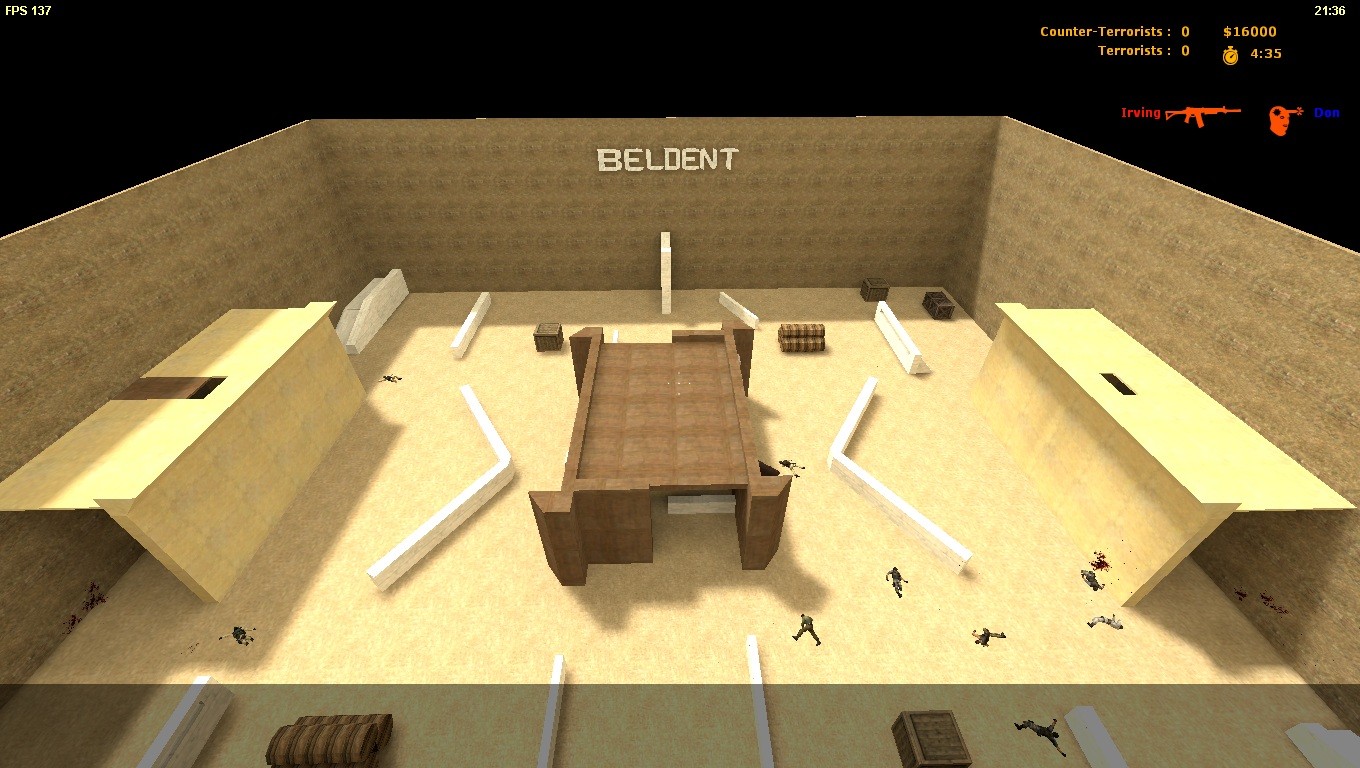
Task: Select the wooden crate near the center structure
Action: click(548, 337)
